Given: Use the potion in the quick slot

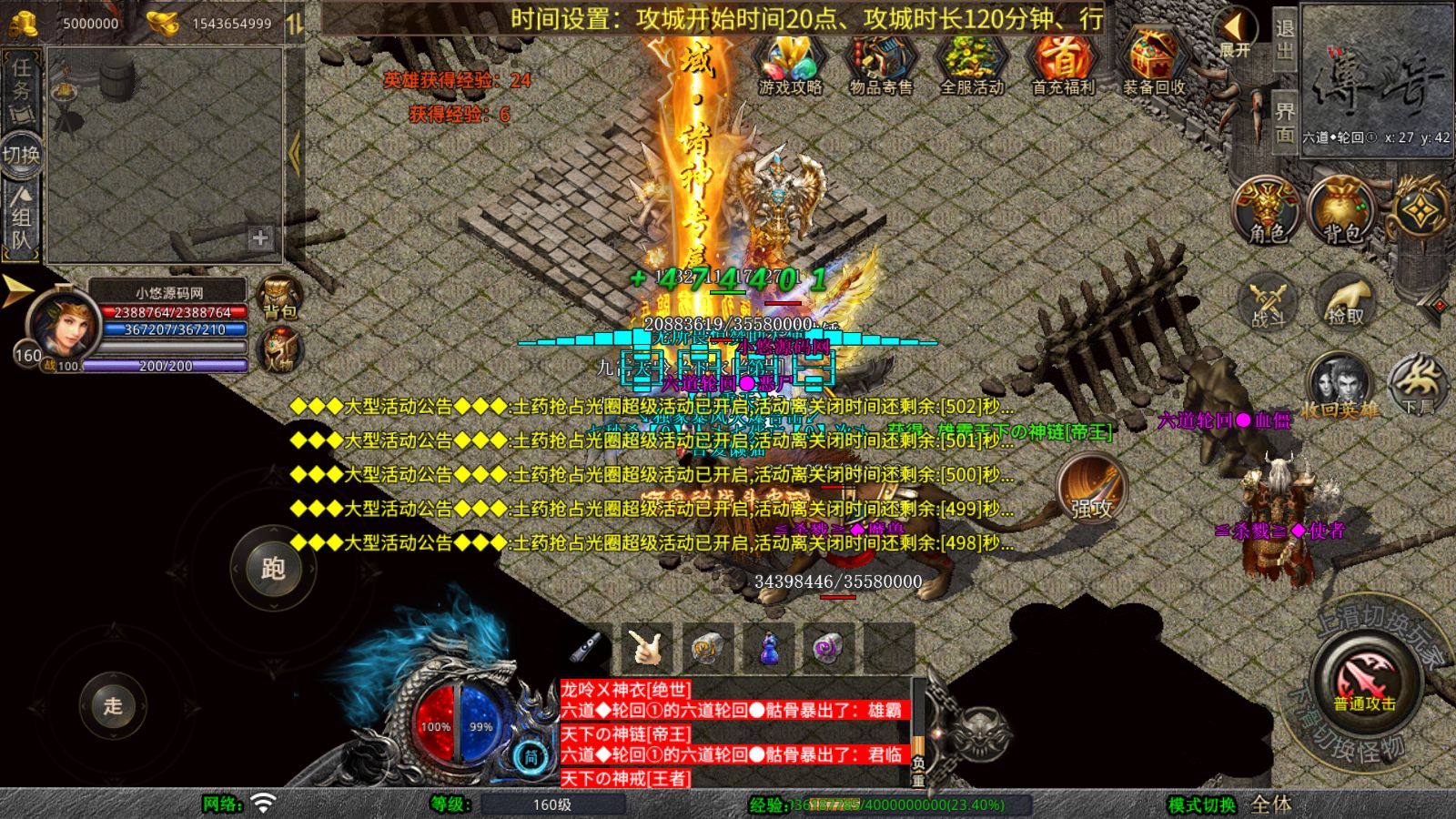Looking at the screenshot, I should point(767,651).
